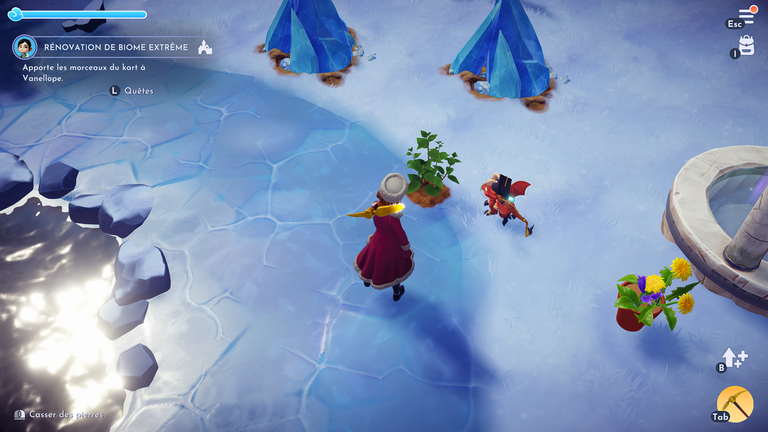Select the pickaxe tool wheel
Image resolution: width=768 pixels, height=432 pixels.
pyautogui.click(x=735, y=404)
